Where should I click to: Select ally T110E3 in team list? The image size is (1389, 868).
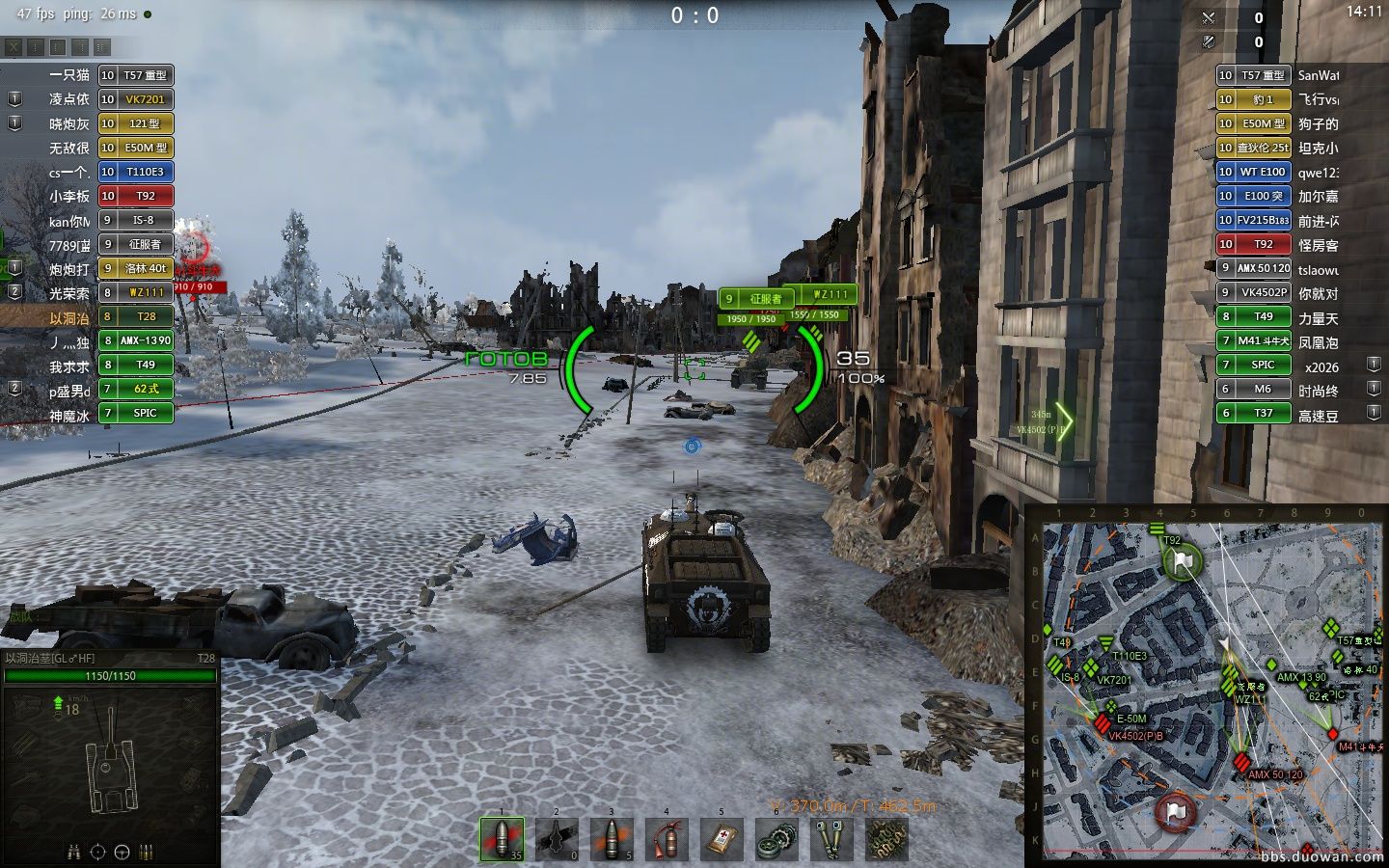point(136,172)
